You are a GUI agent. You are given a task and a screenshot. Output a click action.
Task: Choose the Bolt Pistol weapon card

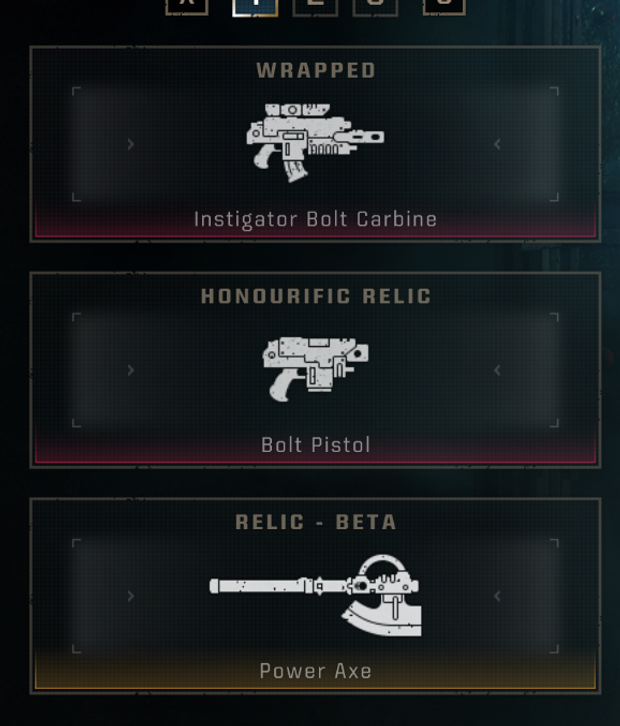[x=315, y=369]
